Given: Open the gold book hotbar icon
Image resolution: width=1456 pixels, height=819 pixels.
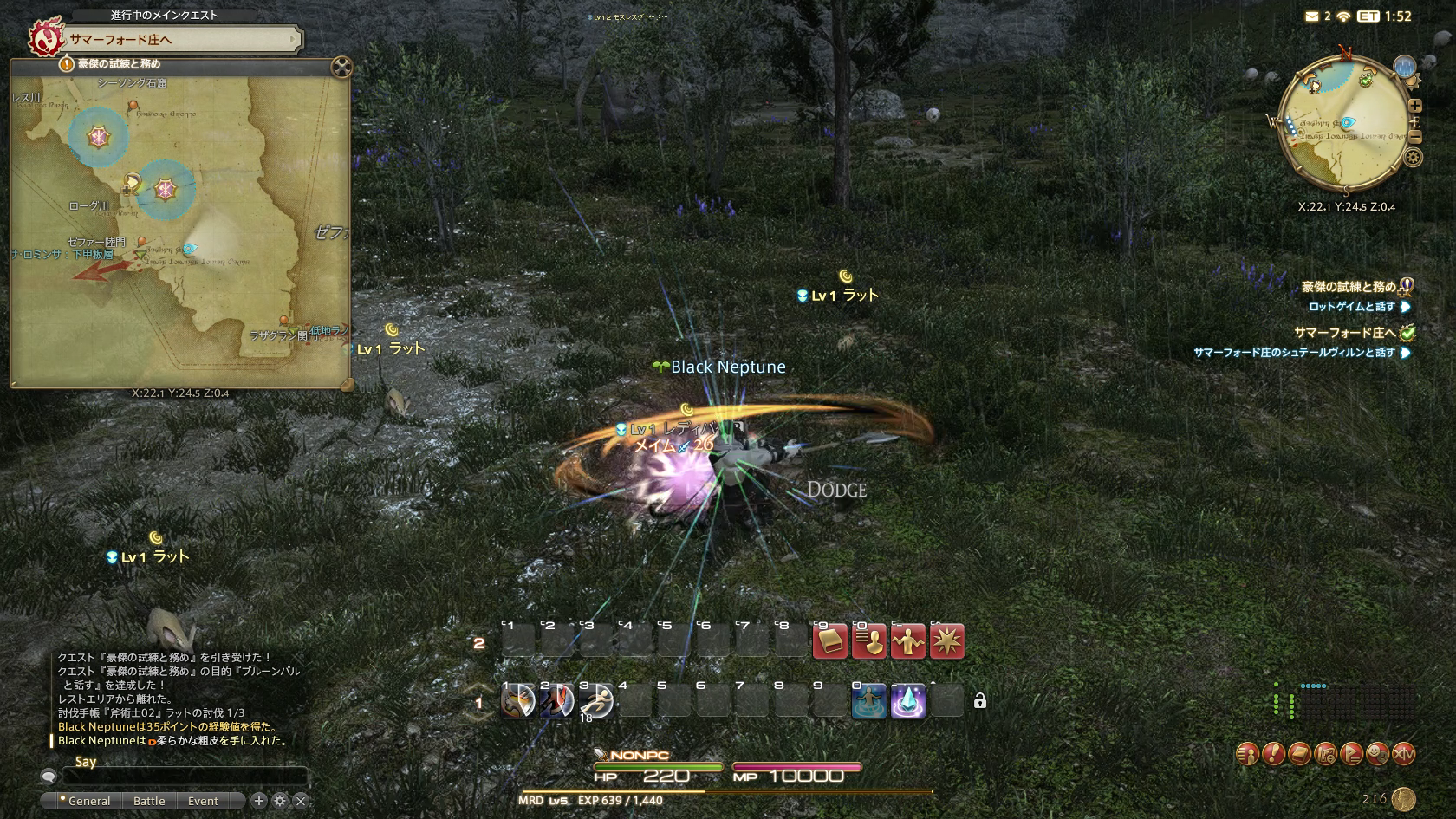Looking at the screenshot, I should [x=829, y=642].
